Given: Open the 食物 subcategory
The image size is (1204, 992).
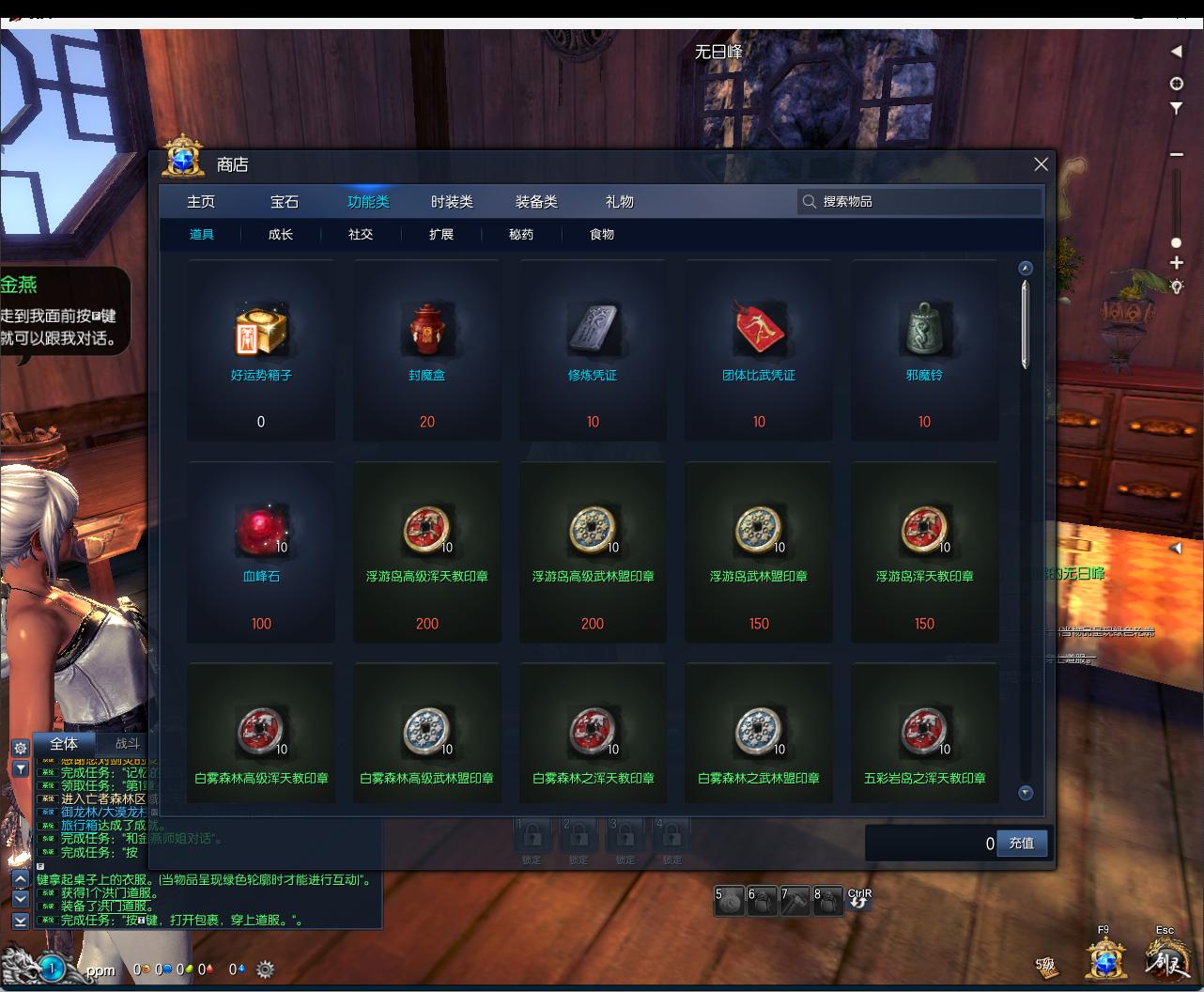Looking at the screenshot, I should tap(602, 235).
